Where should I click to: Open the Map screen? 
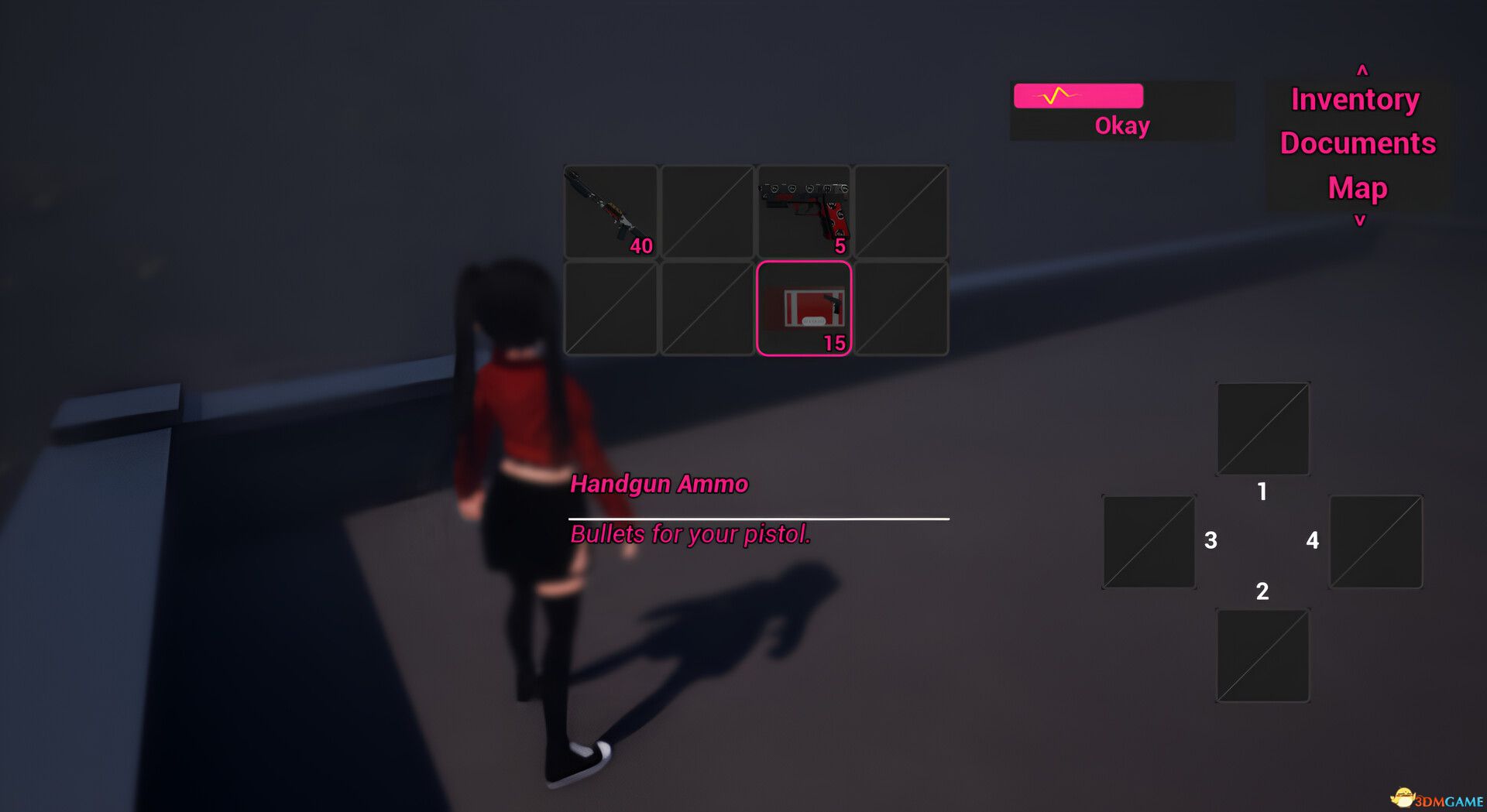coord(1356,187)
